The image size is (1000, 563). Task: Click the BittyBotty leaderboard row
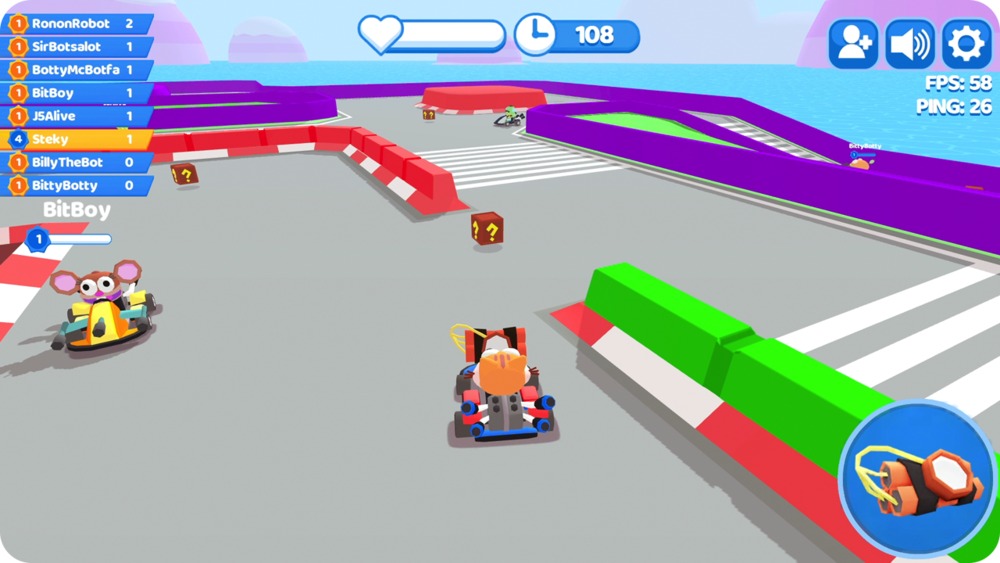pos(77,185)
